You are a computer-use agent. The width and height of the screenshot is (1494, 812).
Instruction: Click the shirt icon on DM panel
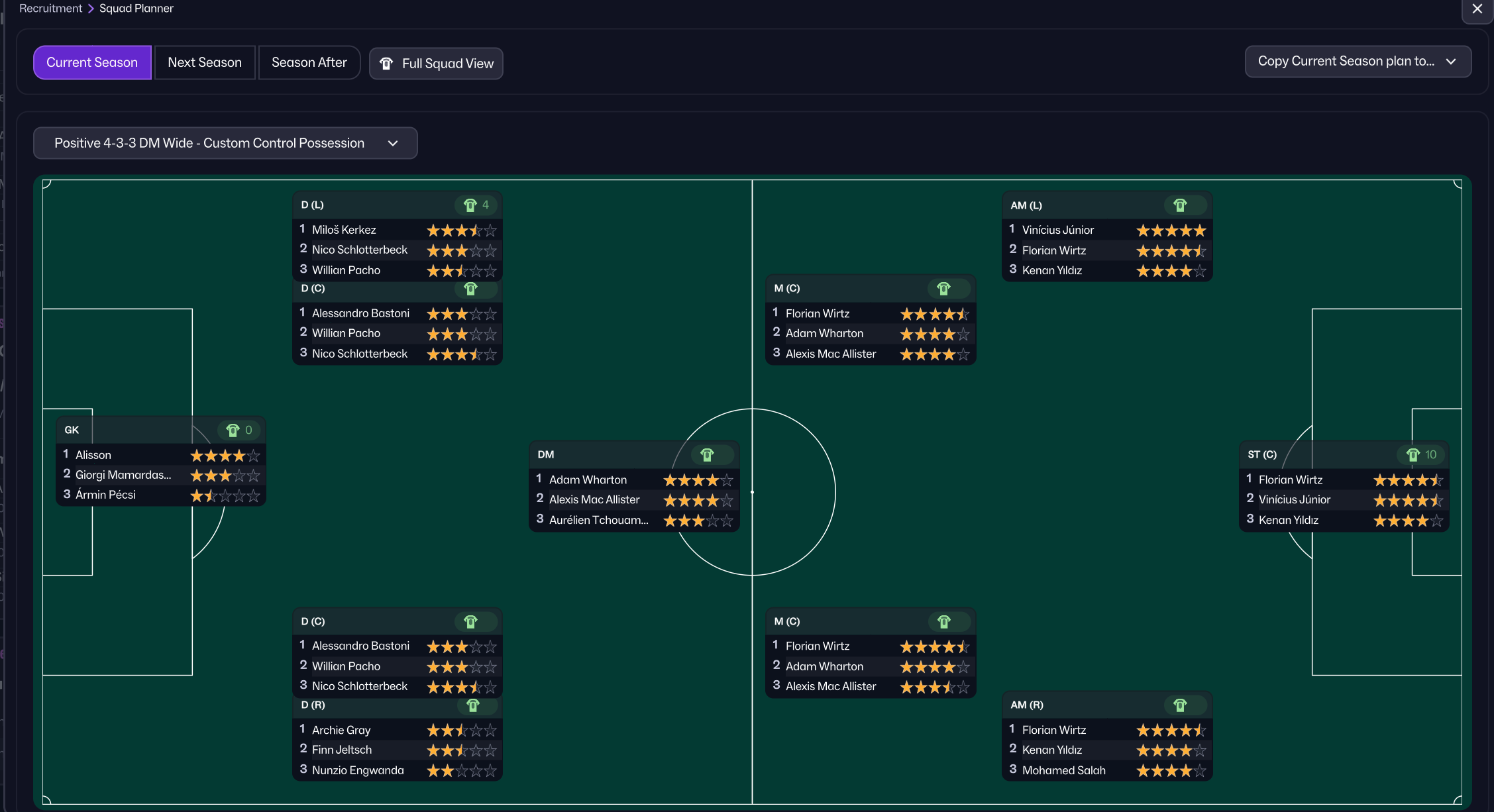pos(707,455)
